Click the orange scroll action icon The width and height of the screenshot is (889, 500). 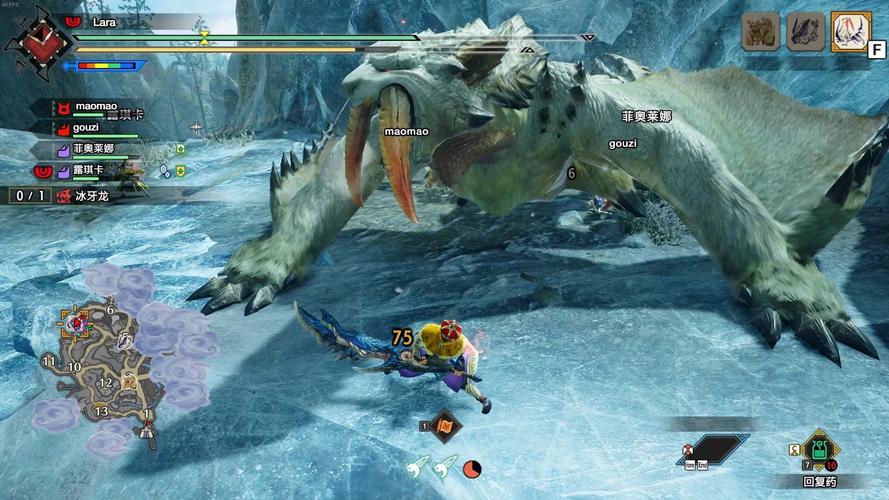pyautogui.click(x=446, y=425)
